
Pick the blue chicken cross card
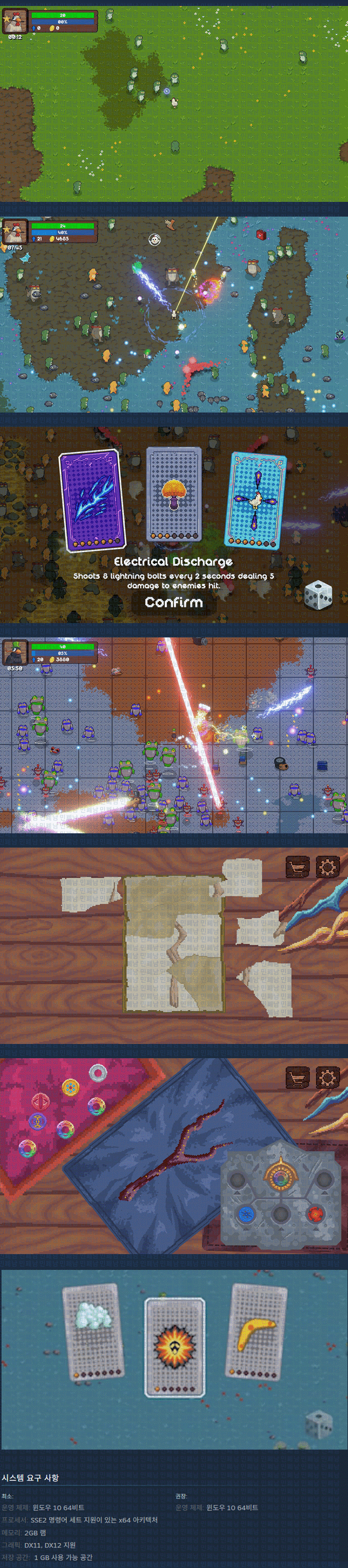[255, 500]
